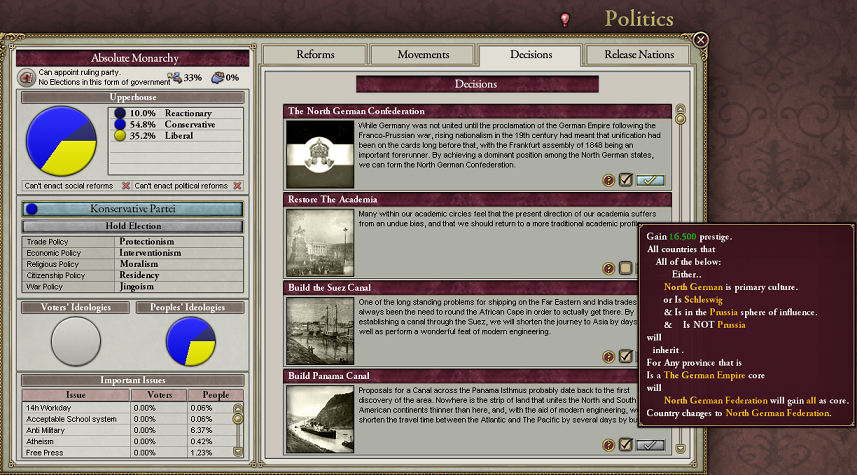The width and height of the screenshot is (857, 475).
Task: Switch to the Reforms tab
Action: pyautogui.click(x=315, y=55)
